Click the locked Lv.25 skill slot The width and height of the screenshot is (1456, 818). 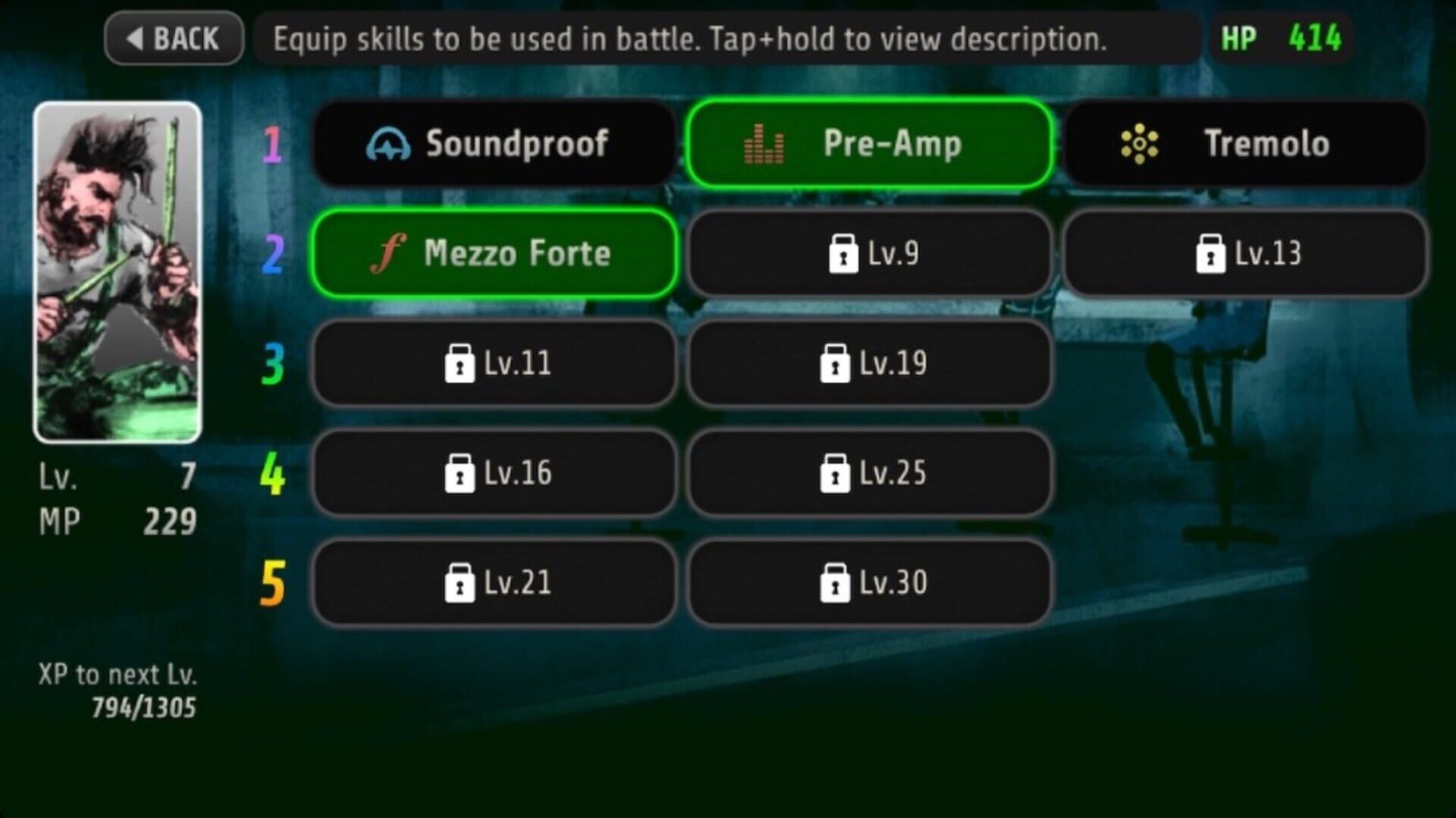[869, 473]
